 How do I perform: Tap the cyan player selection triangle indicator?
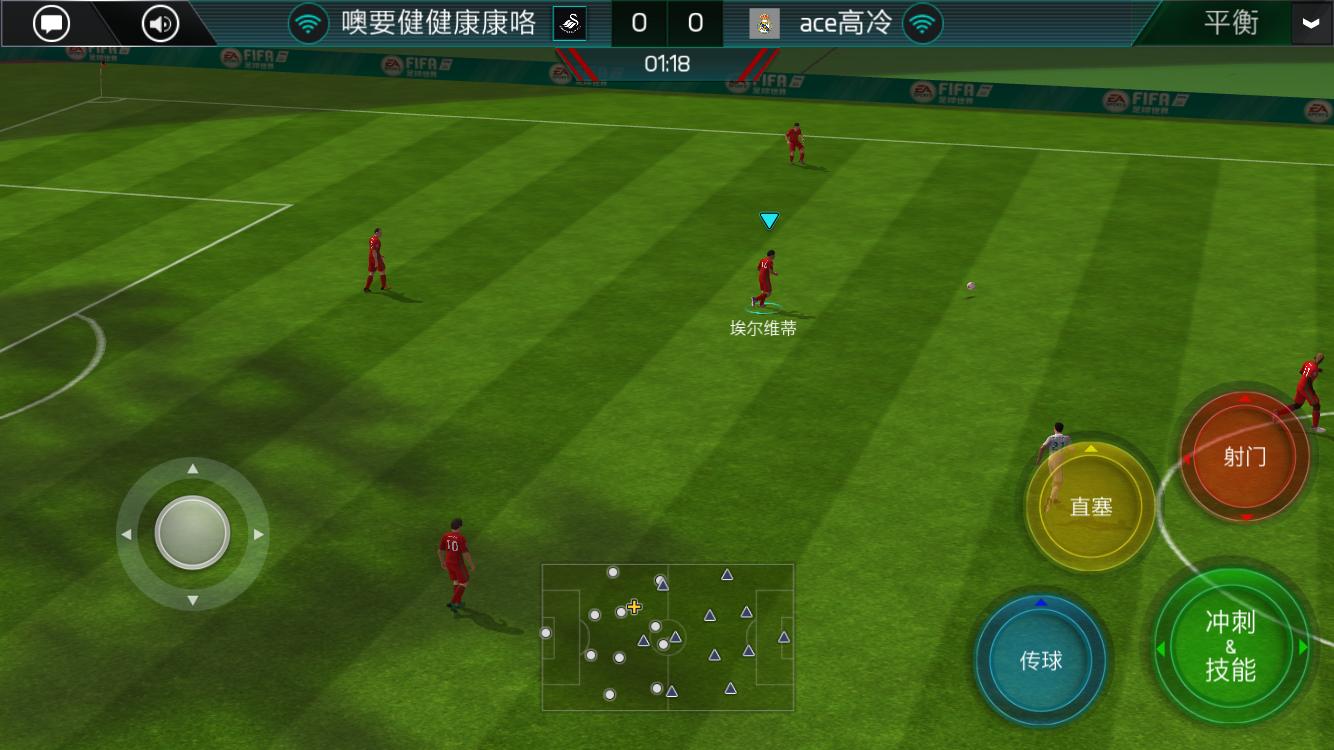(x=768, y=220)
